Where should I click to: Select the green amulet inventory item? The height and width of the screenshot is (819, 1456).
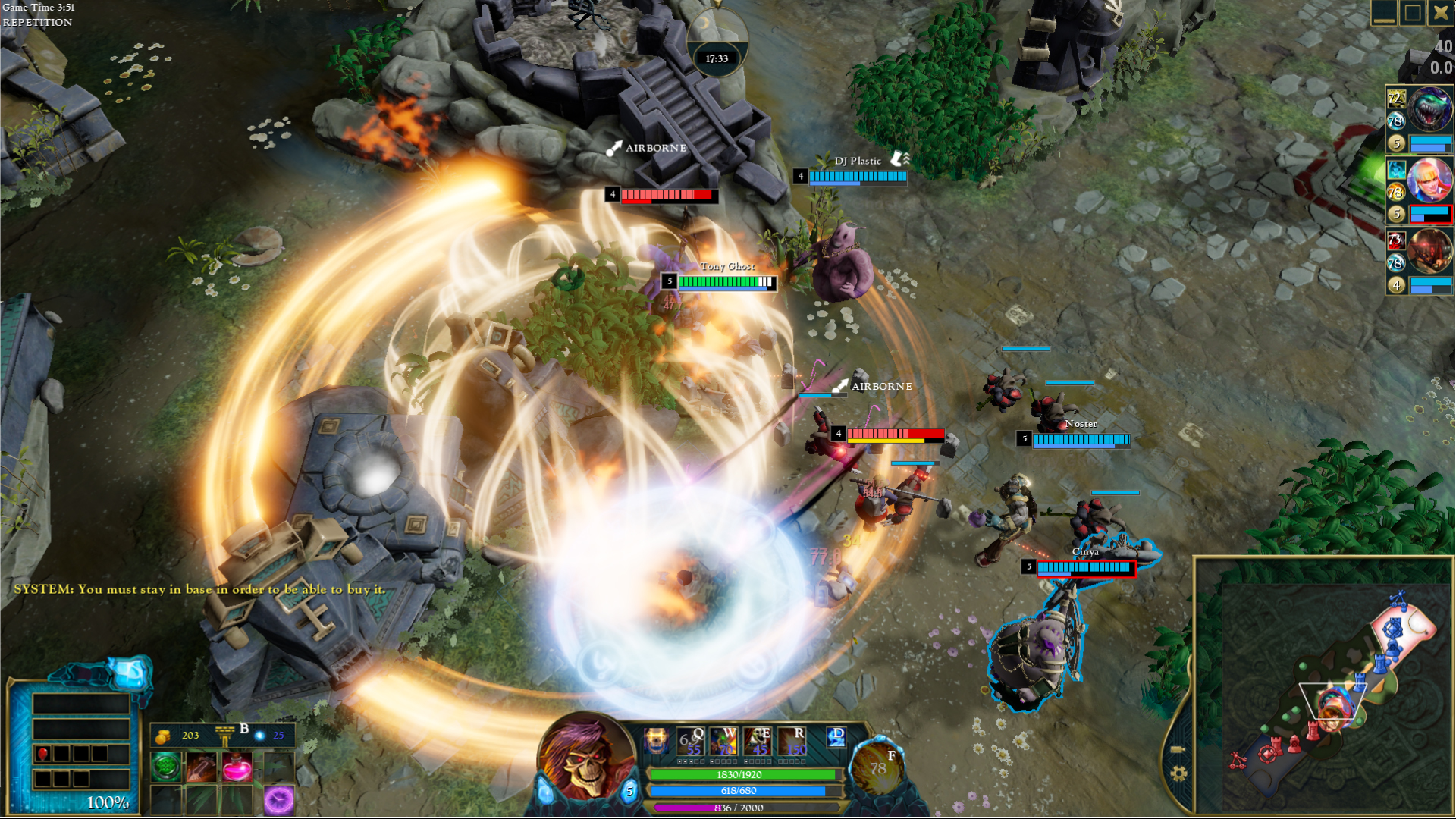167,767
